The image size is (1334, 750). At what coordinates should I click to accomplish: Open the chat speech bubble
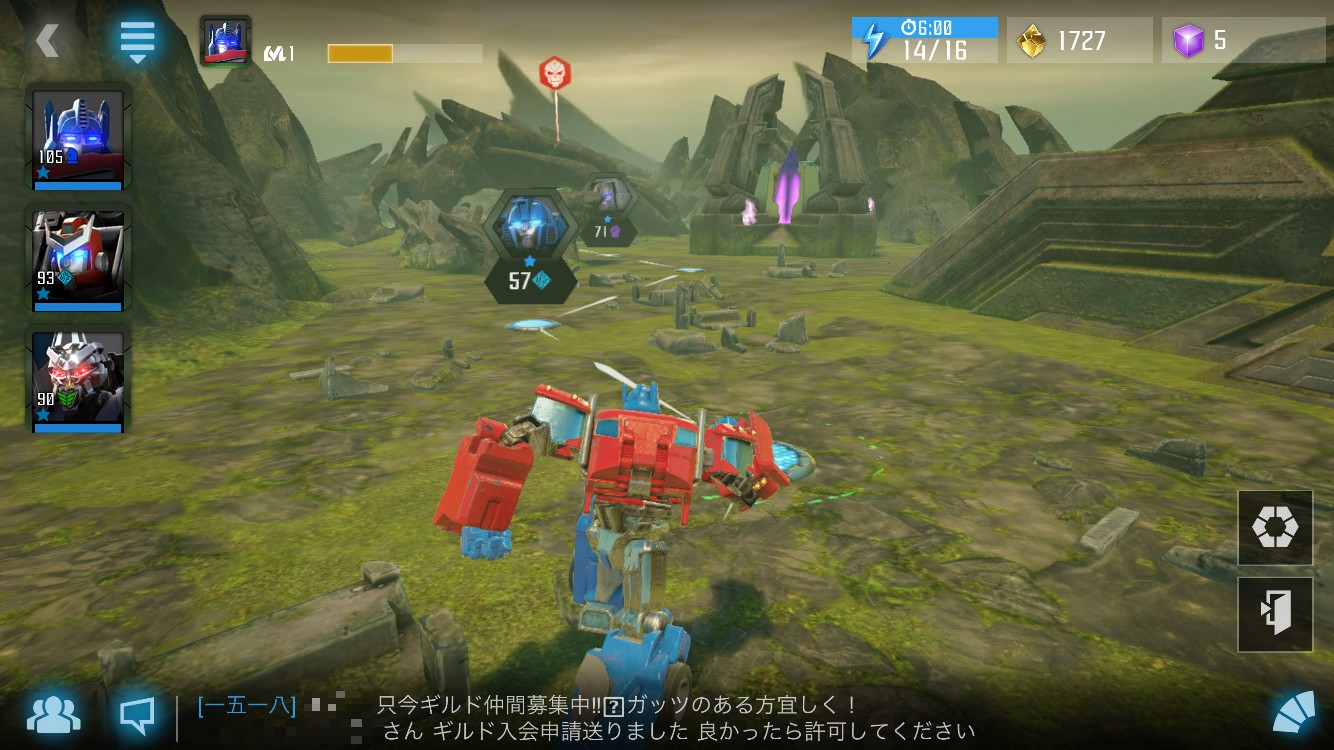(137, 714)
